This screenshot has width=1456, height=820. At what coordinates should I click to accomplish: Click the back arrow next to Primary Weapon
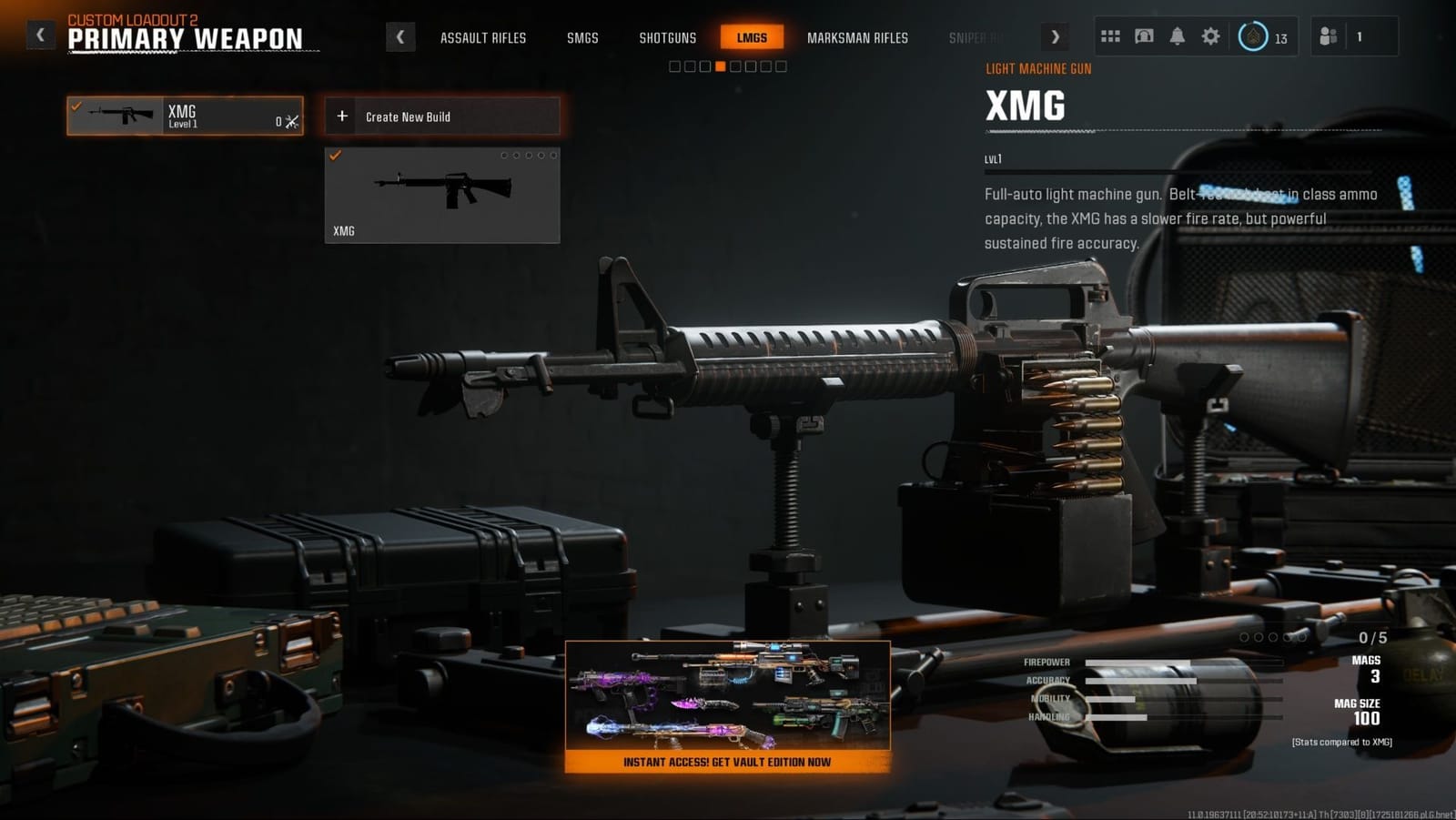pyautogui.click(x=39, y=33)
